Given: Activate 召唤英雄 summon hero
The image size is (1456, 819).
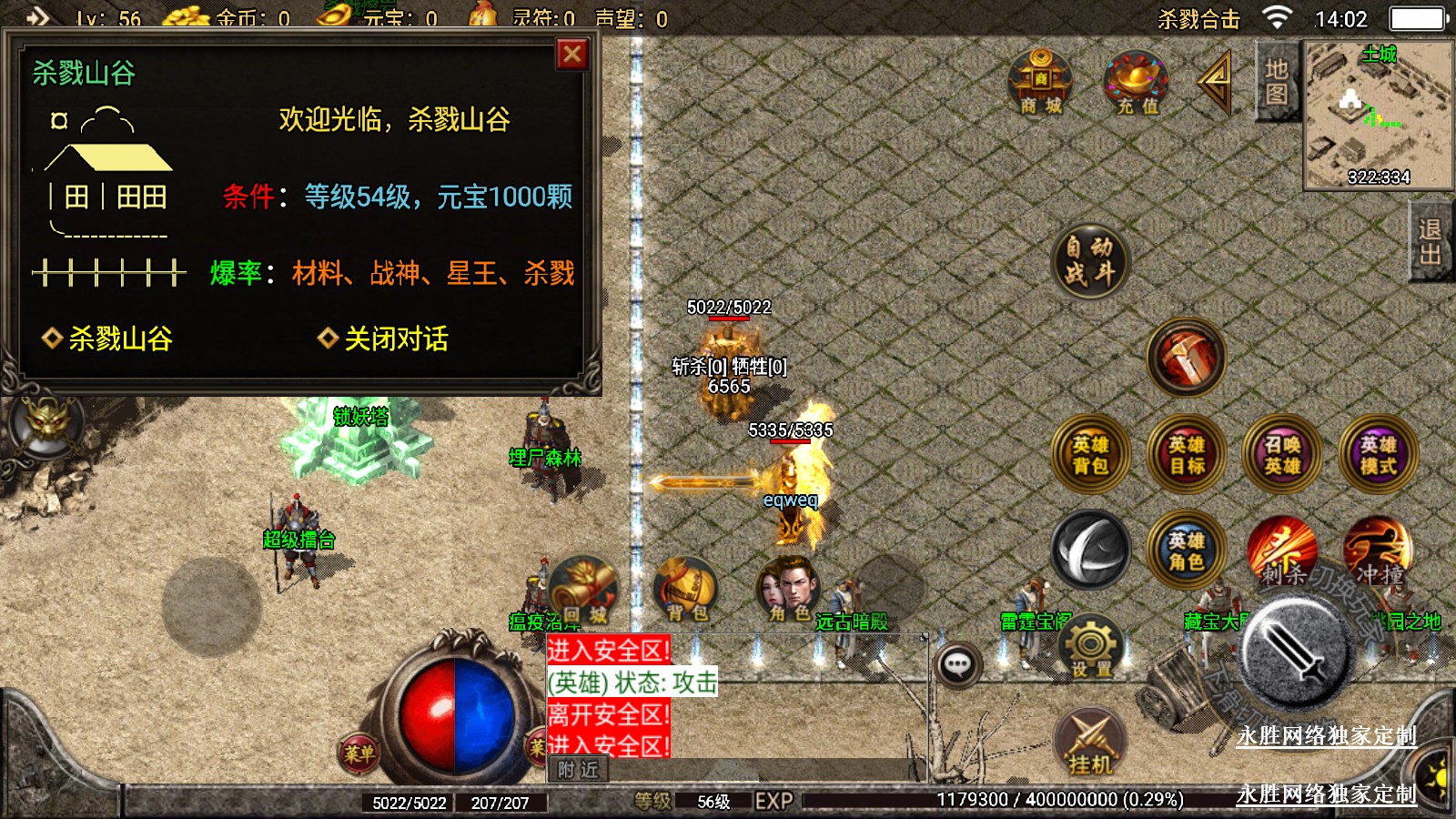Looking at the screenshot, I should coord(1282,455).
